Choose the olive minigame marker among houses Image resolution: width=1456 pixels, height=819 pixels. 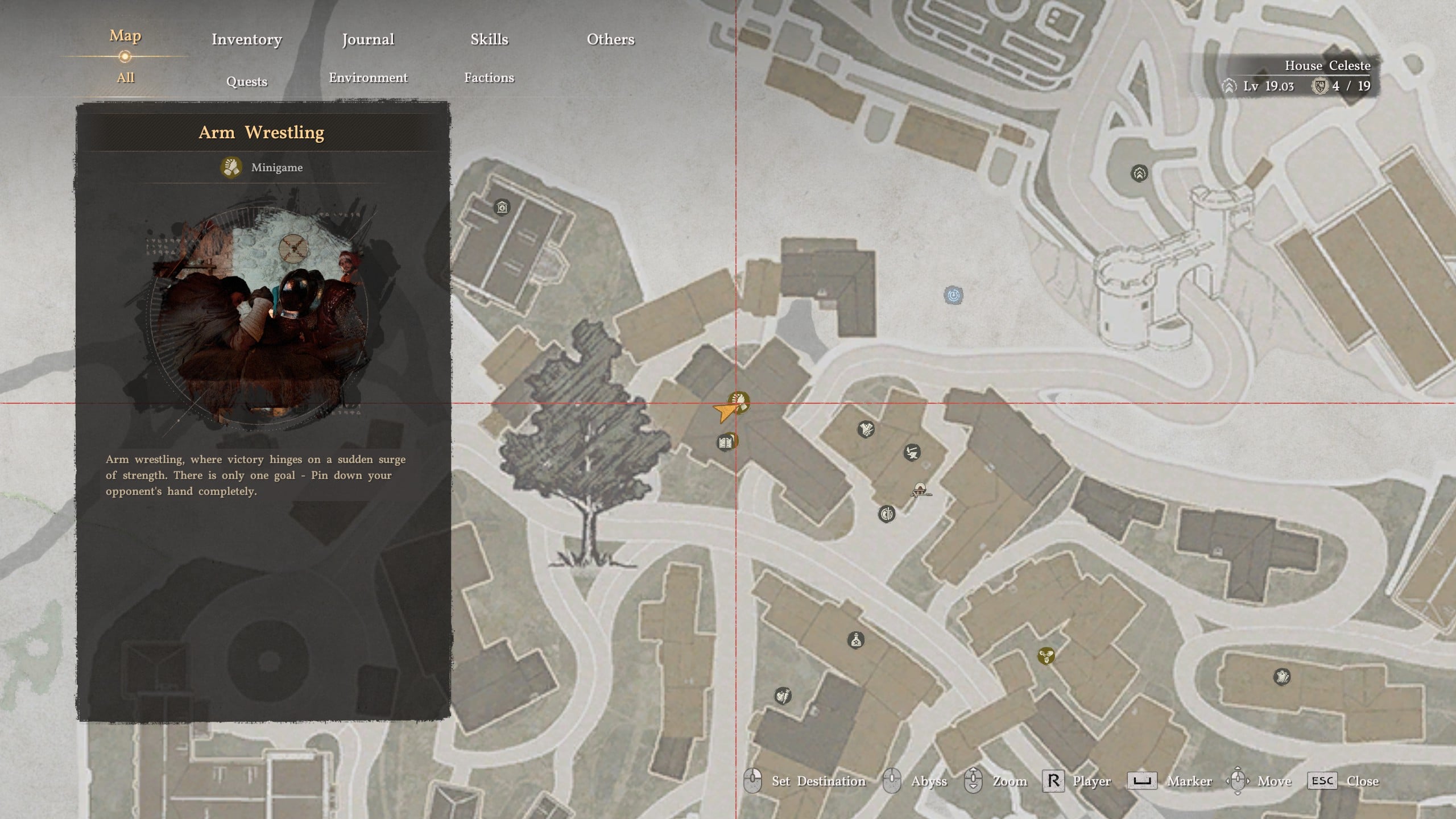(1046, 656)
